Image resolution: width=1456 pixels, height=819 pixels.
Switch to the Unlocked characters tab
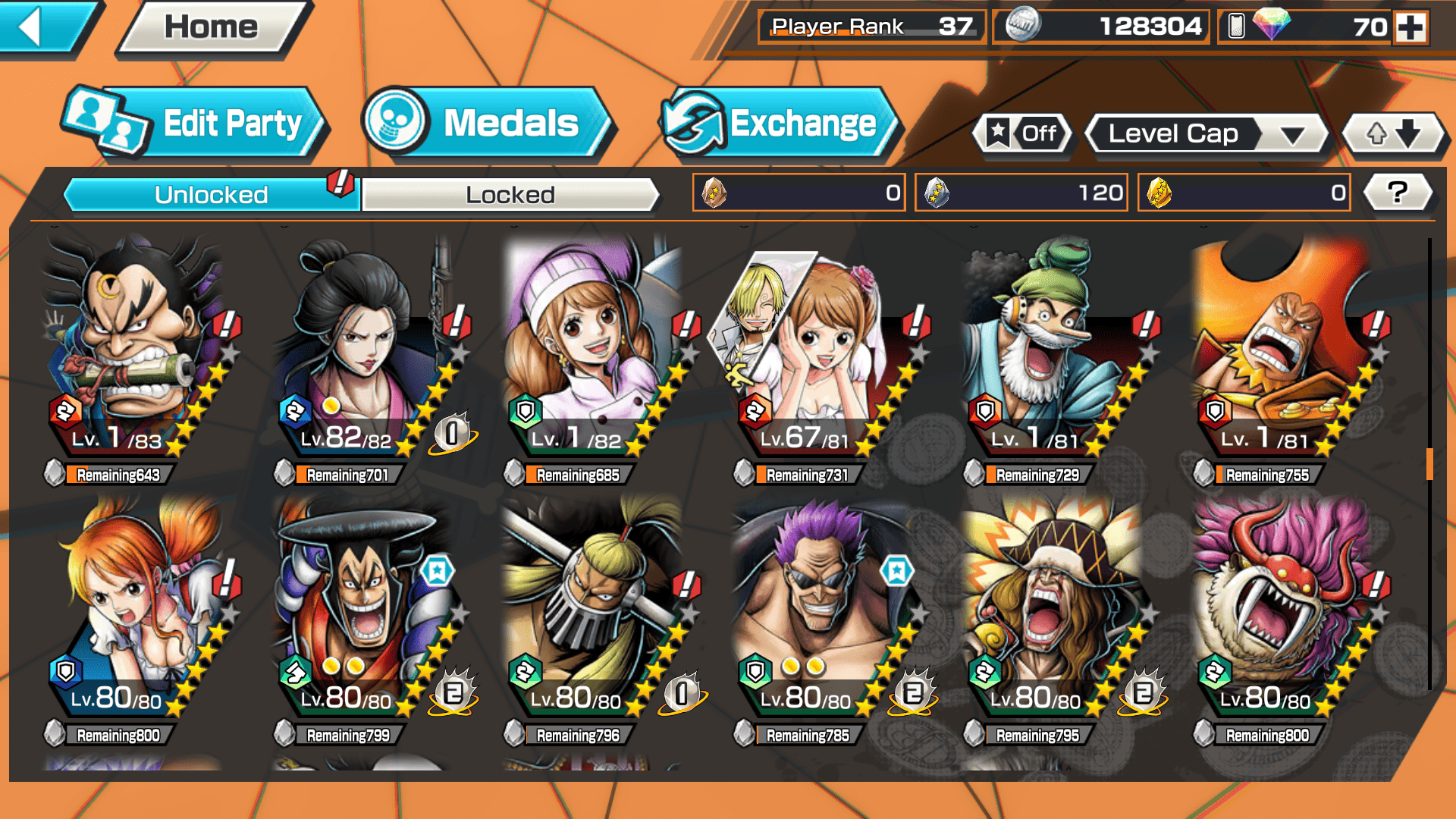point(210,195)
